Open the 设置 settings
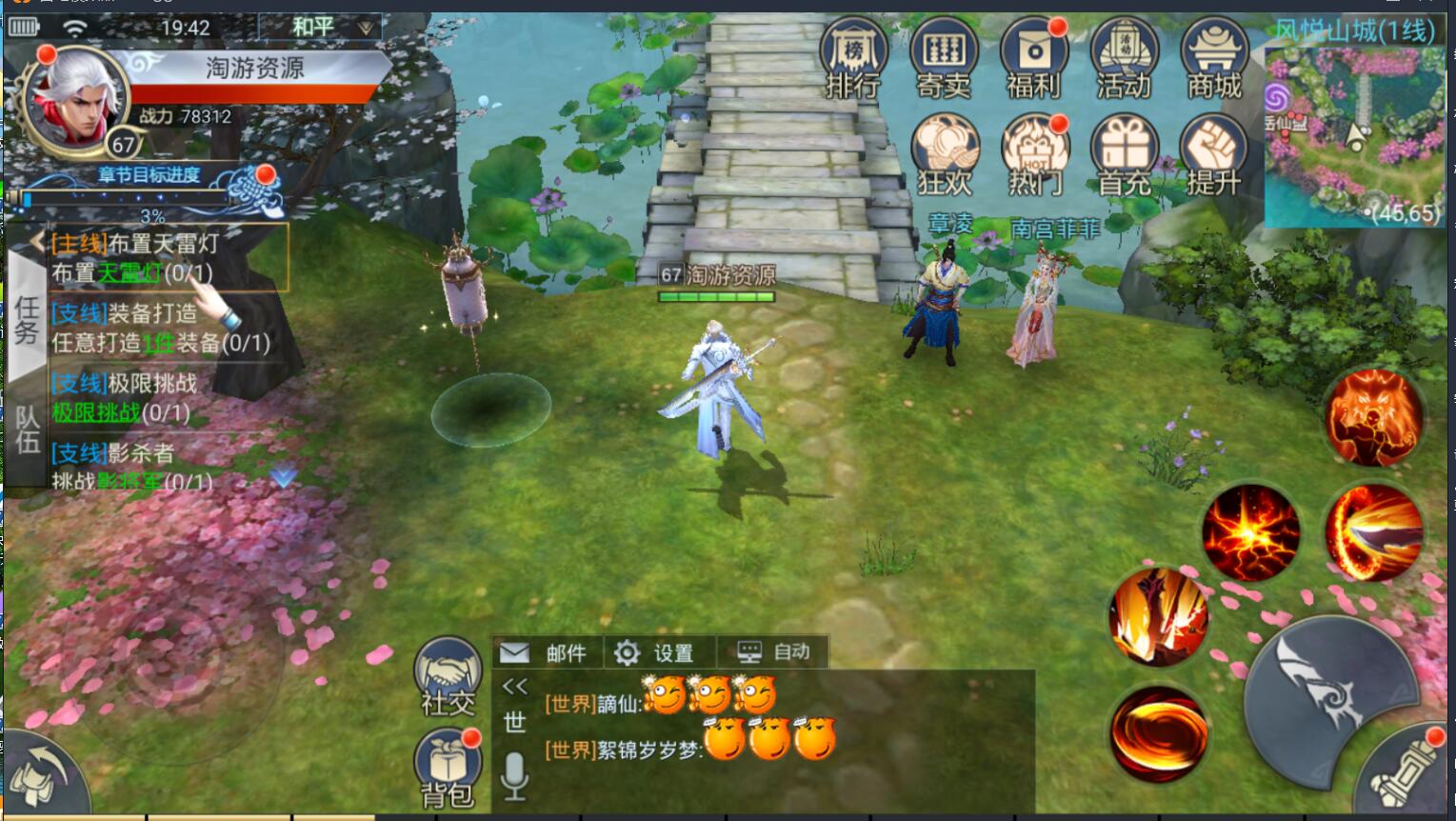 [655, 652]
